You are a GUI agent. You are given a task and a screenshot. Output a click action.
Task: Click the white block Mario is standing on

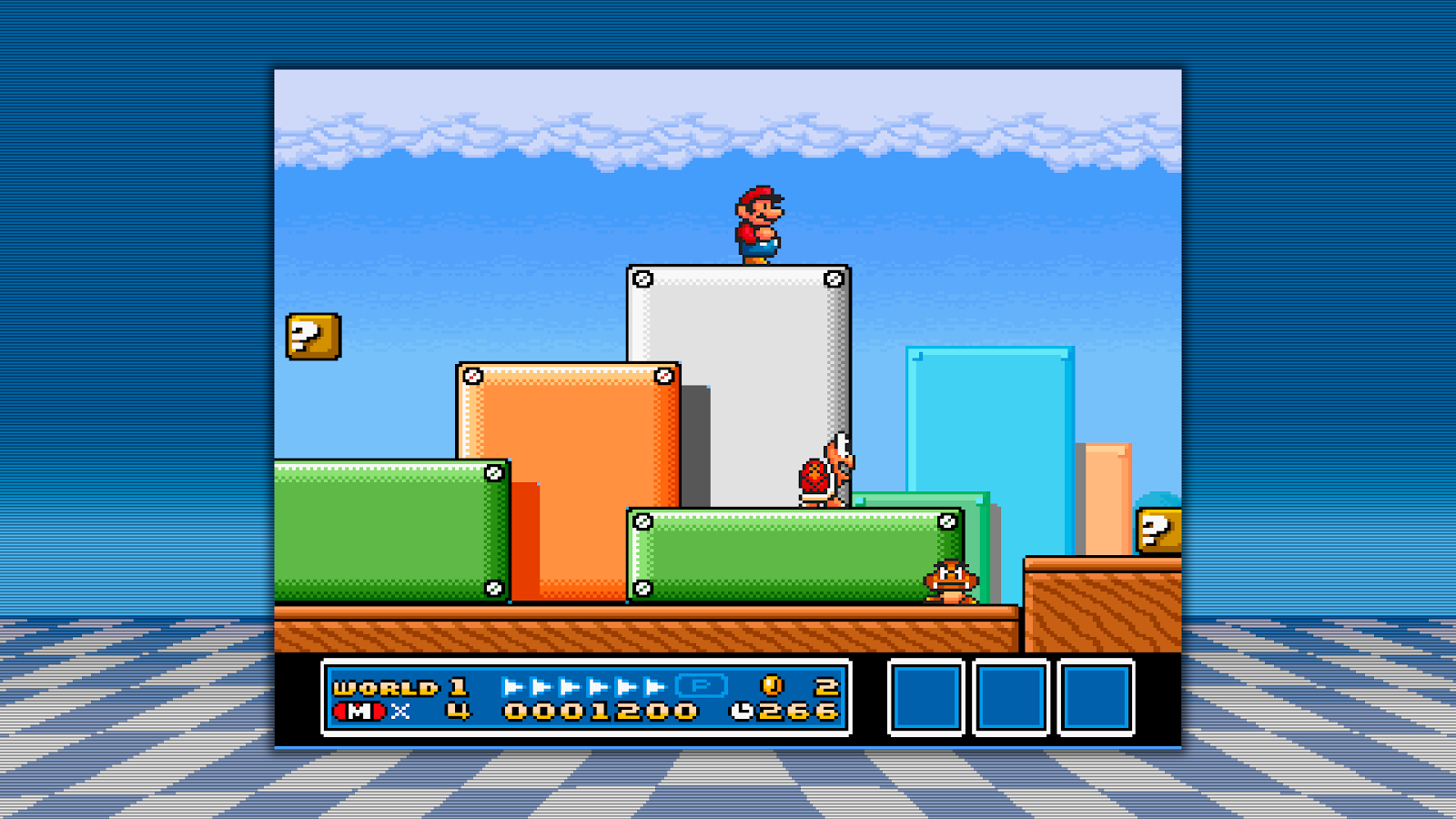point(739,364)
